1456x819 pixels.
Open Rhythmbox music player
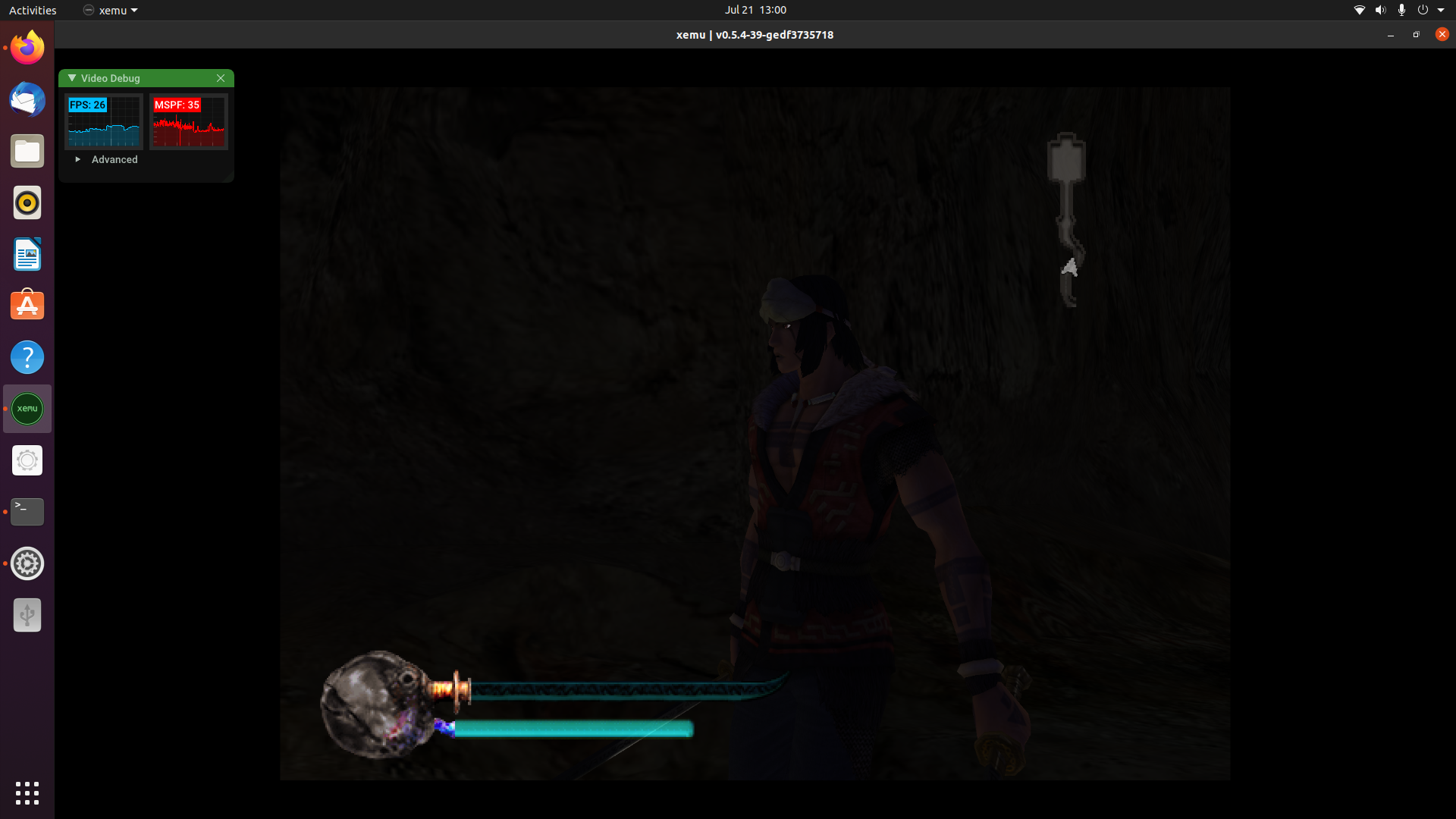(27, 202)
